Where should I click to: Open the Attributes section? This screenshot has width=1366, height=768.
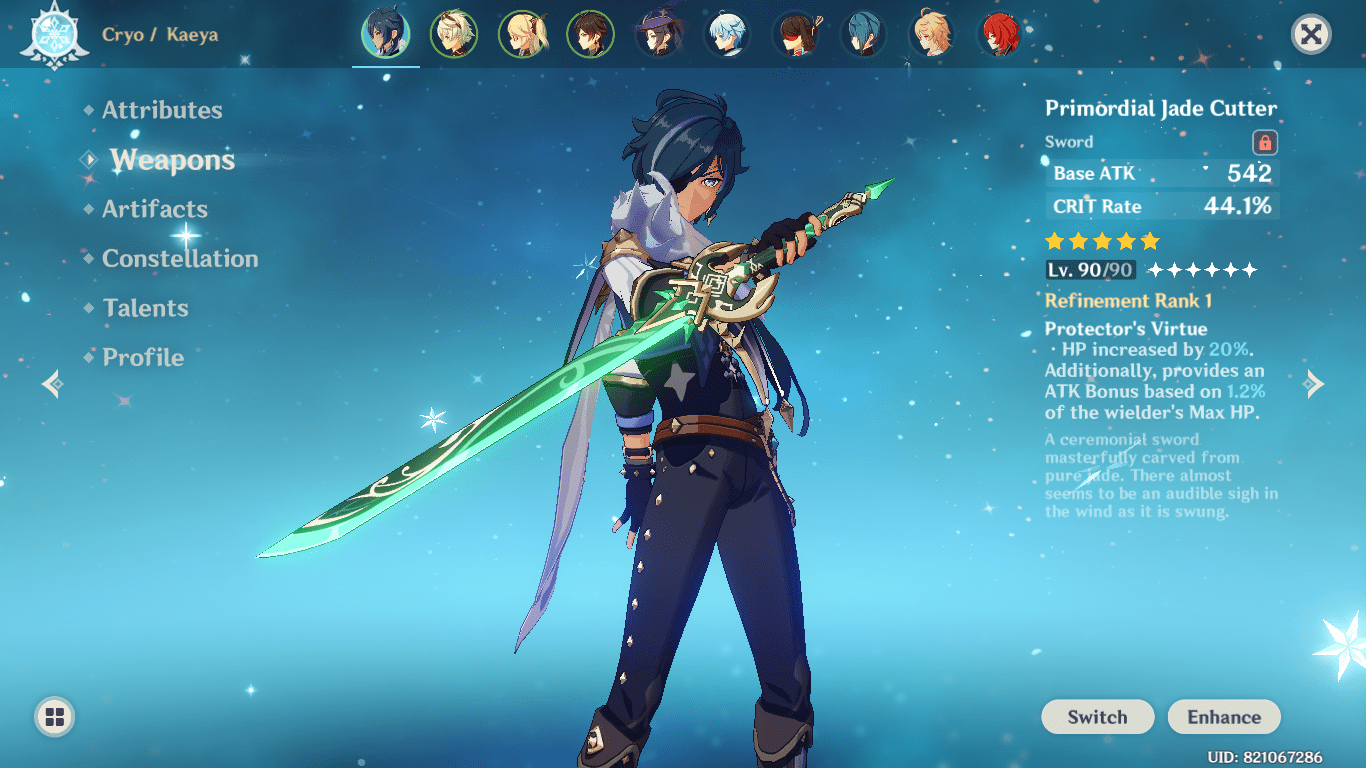coord(162,110)
